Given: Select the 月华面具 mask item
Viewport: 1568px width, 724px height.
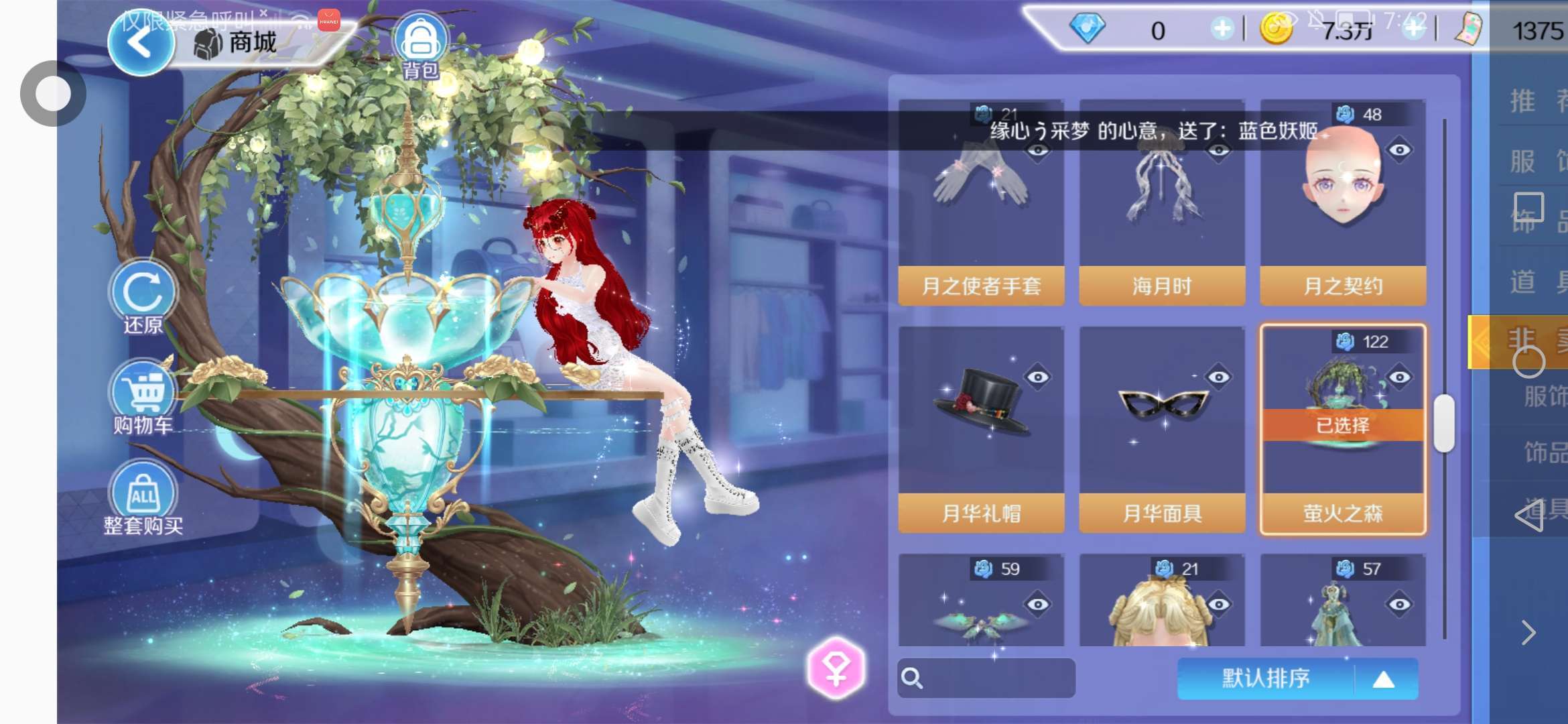Looking at the screenshot, I should pos(1162,429).
